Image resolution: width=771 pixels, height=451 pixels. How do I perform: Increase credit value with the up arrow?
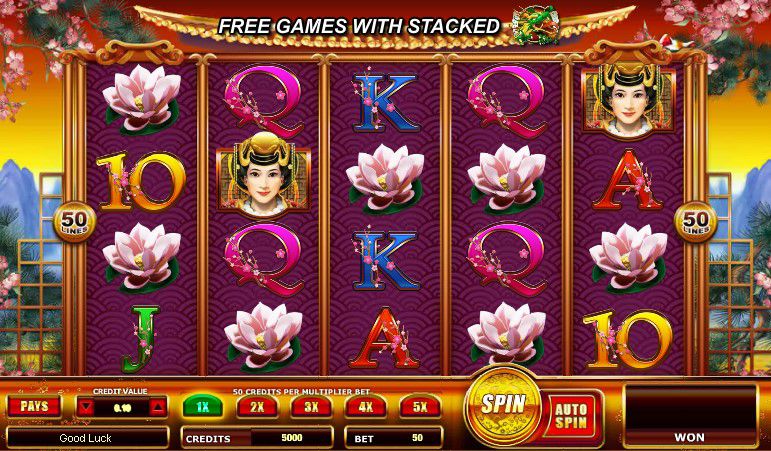(157, 407)
